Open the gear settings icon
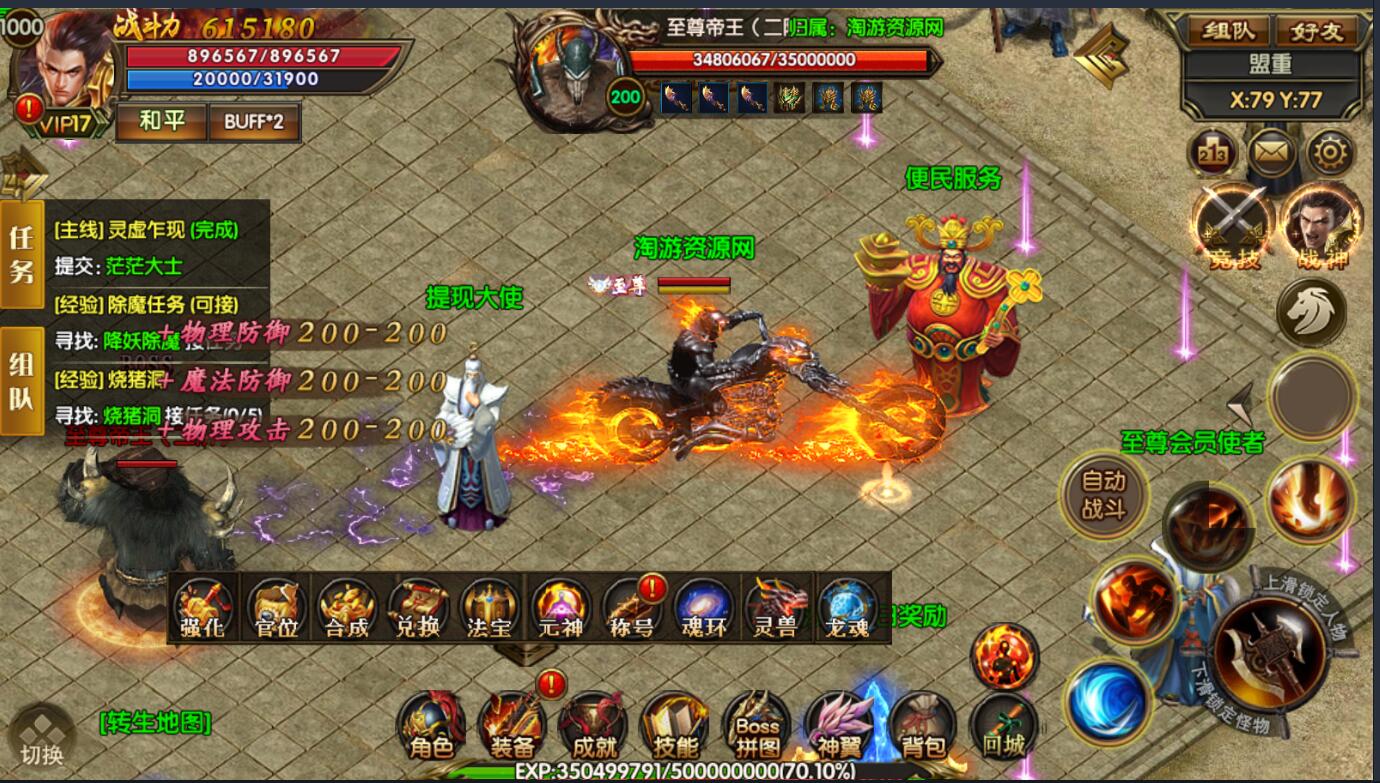The width and height of the screenshot is (1380, 783). (1331, 154)
